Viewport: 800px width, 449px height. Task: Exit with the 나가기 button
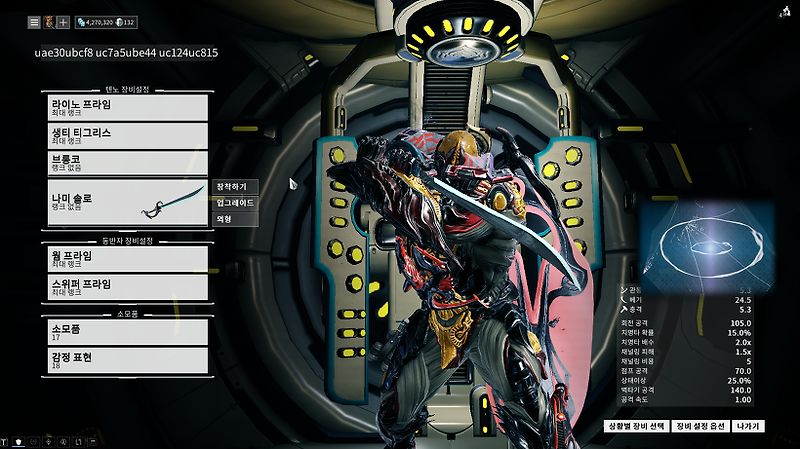(748, 426)
